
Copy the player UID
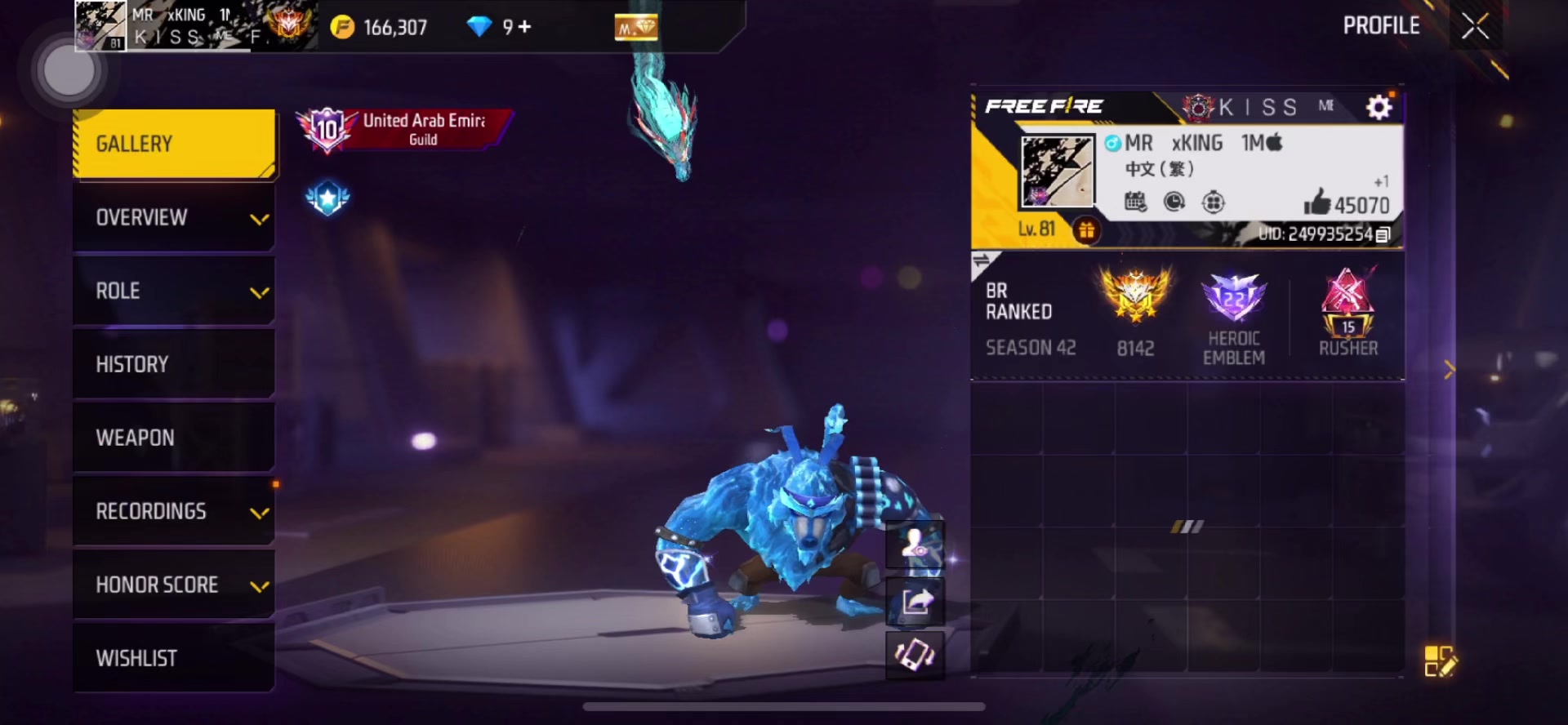click(1383, 235)
